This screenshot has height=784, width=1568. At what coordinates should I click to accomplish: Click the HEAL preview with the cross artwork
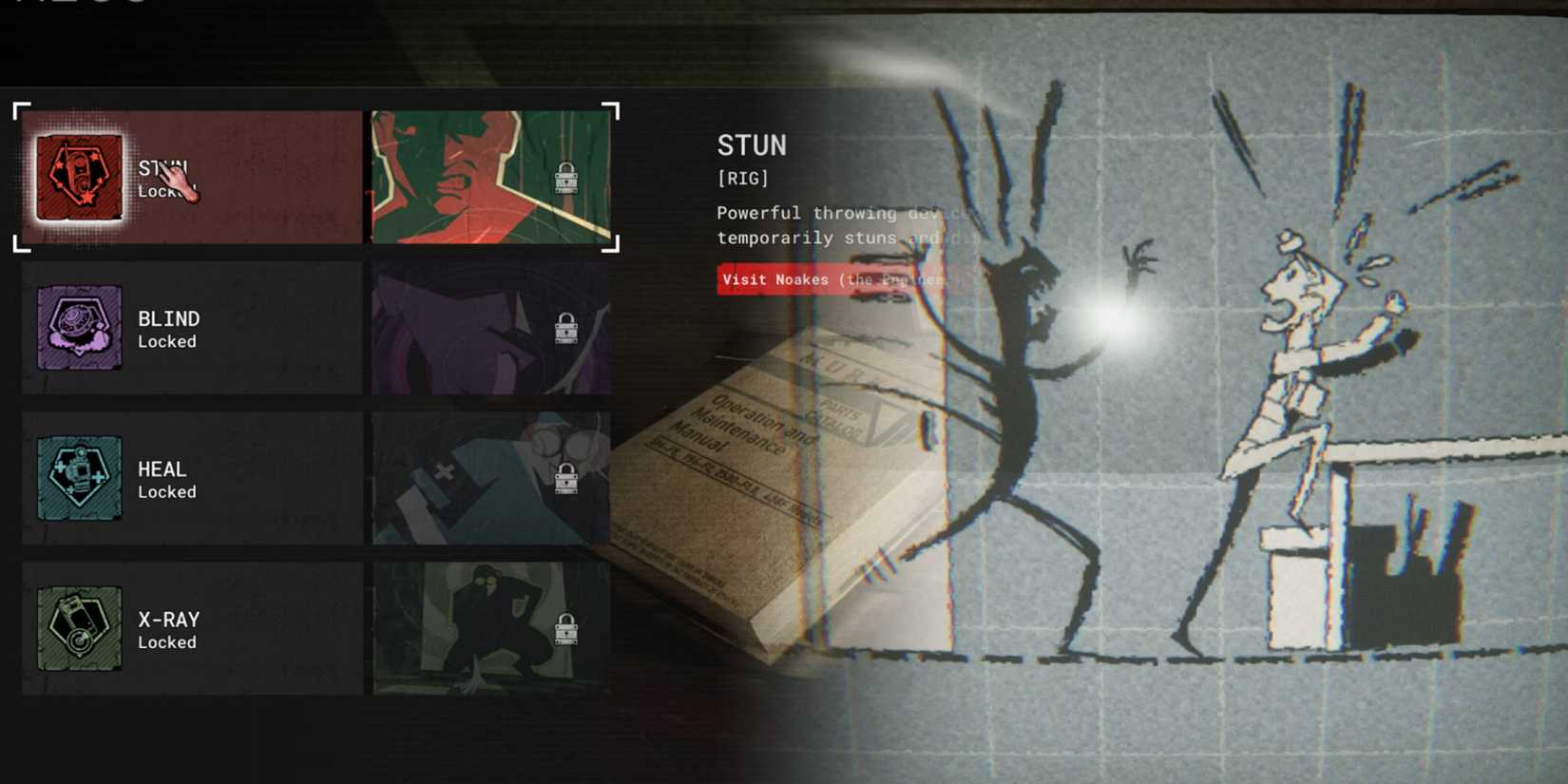tap(489, 478)
